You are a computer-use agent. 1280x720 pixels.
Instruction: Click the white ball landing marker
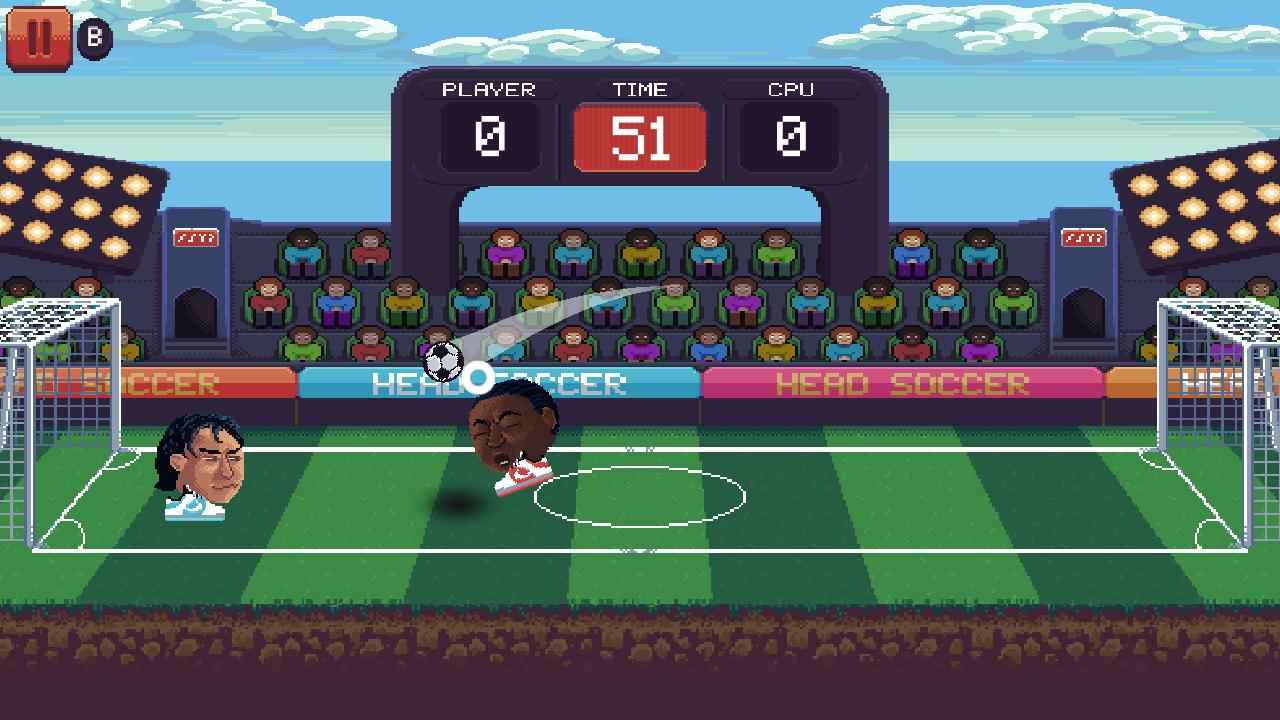pyautogui.click(x=478, y=378)
